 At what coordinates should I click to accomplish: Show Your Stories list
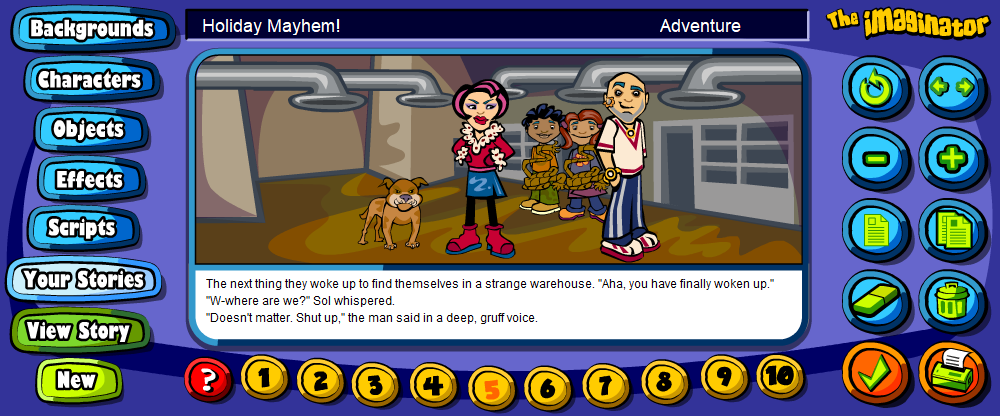point(83,279)
